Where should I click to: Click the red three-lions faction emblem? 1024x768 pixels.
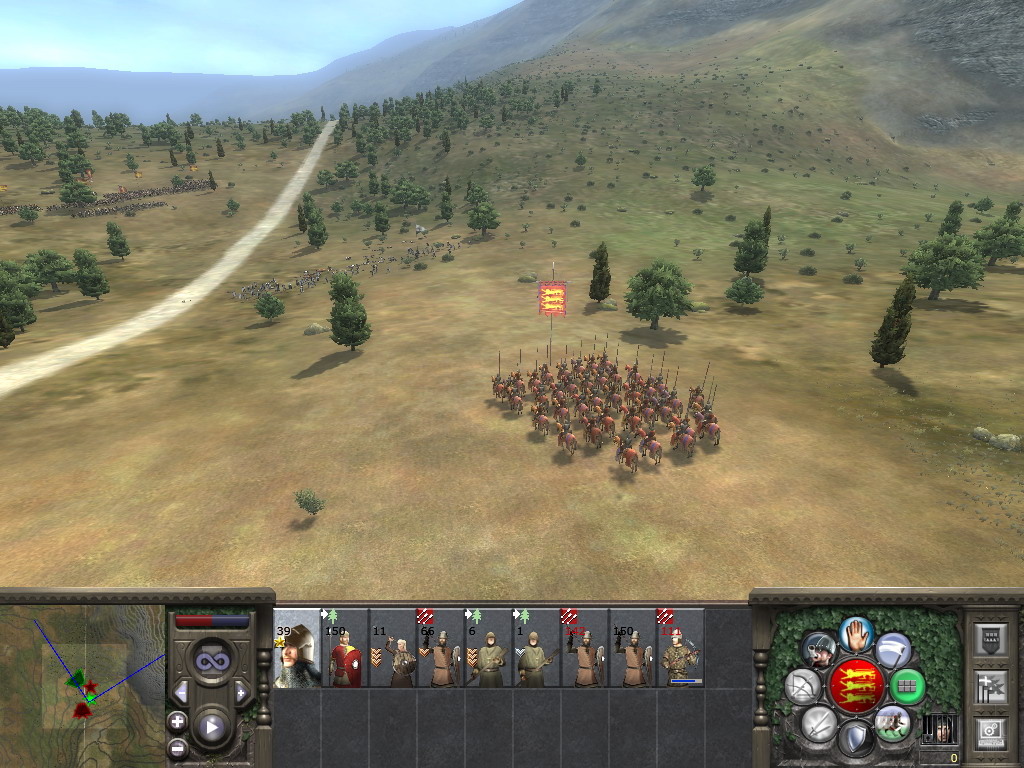coord(856,686)
